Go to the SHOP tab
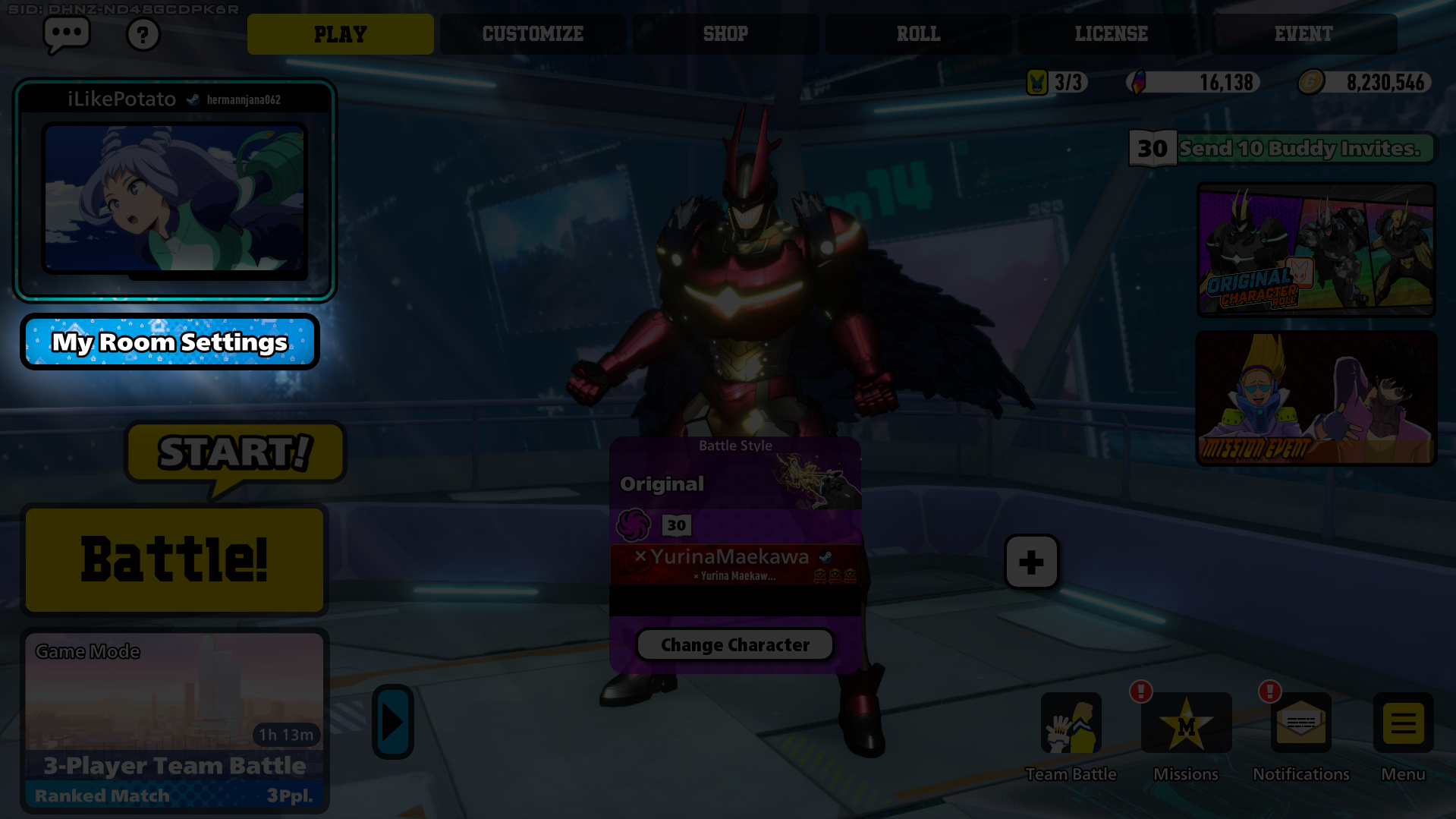 725,34
